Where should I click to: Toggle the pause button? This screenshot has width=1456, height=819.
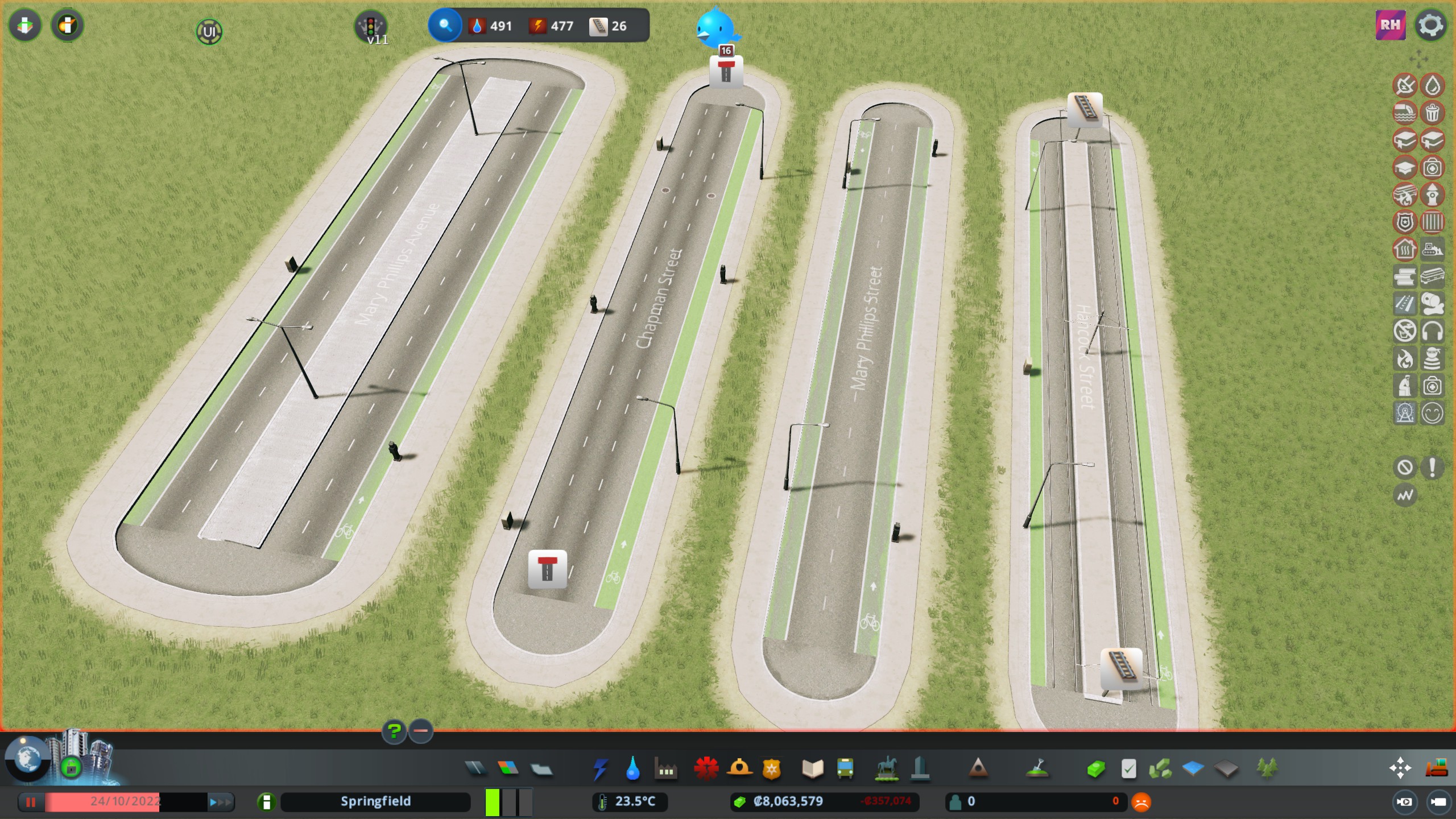click(31, 802)
